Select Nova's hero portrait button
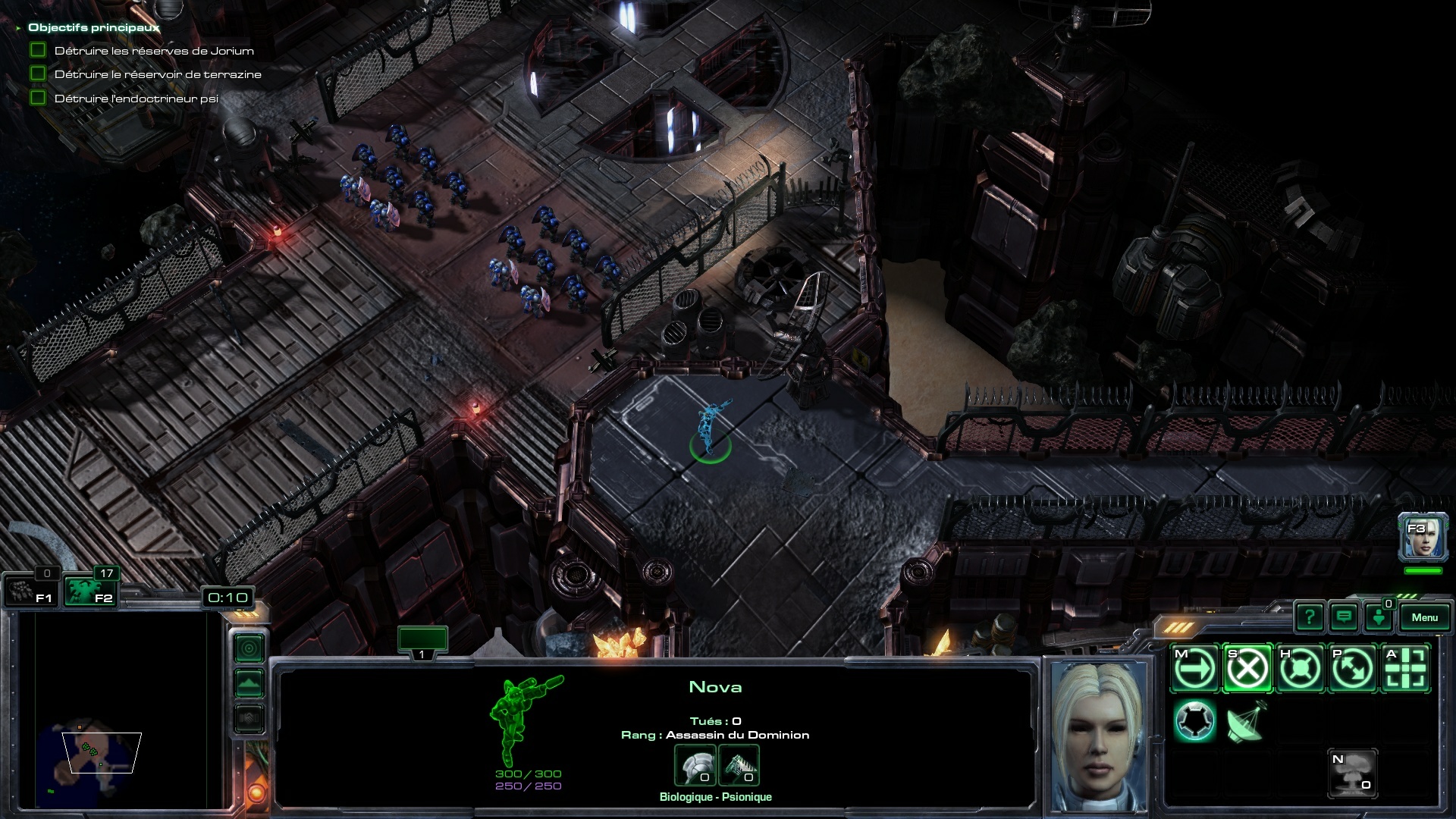 pos(1423,537)
